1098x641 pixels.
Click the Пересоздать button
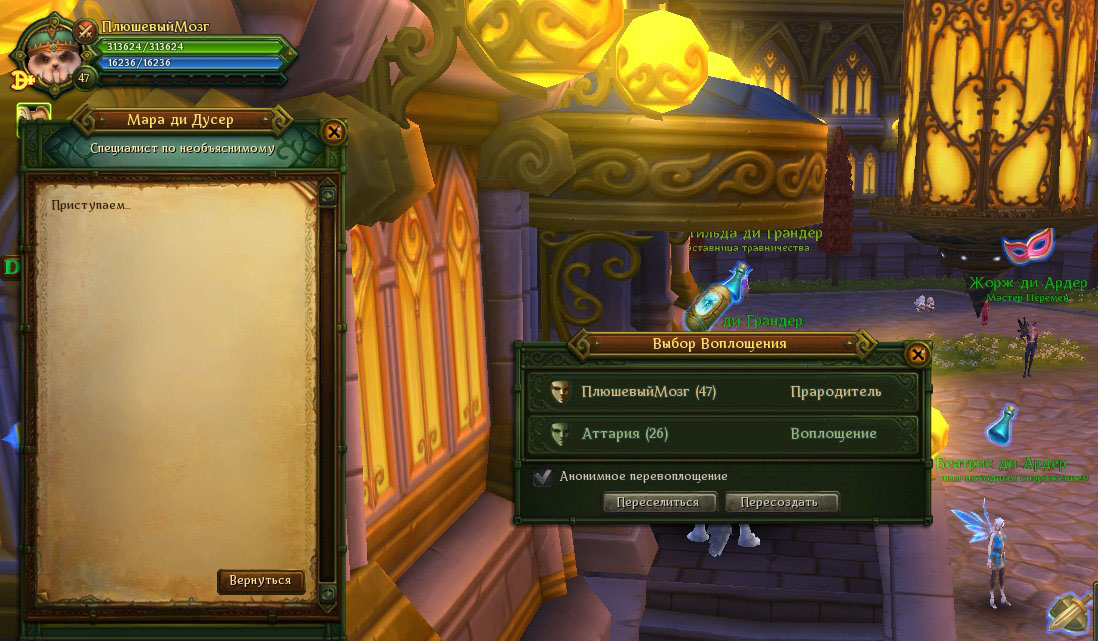coord(780,502)
